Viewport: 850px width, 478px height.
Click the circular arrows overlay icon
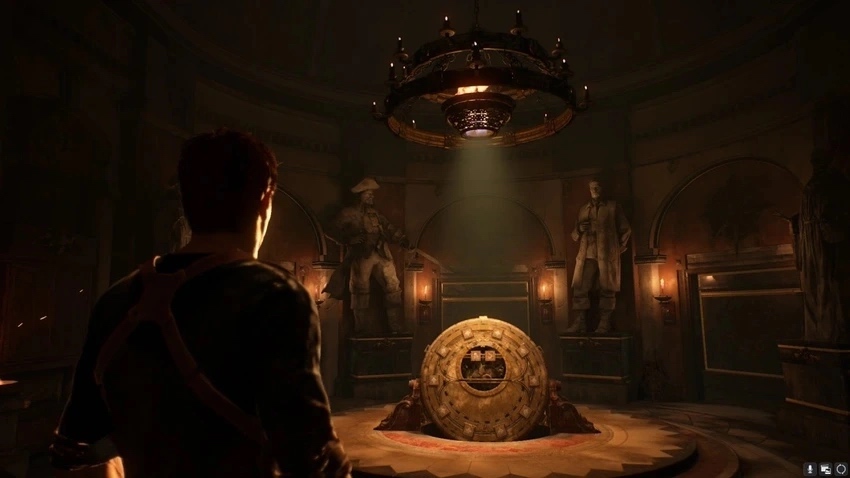point(840,468)
